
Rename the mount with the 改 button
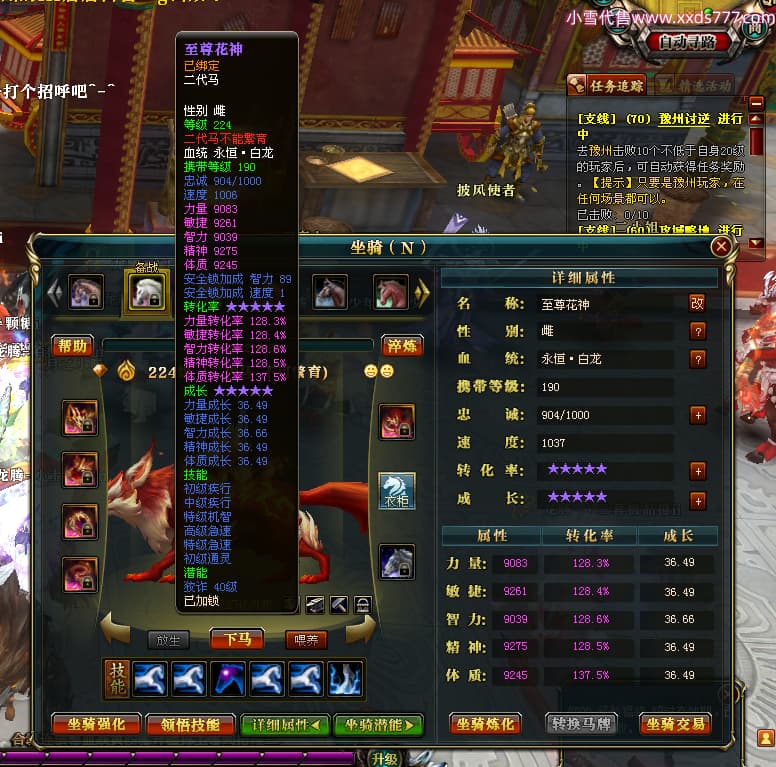tap(697, 303)
